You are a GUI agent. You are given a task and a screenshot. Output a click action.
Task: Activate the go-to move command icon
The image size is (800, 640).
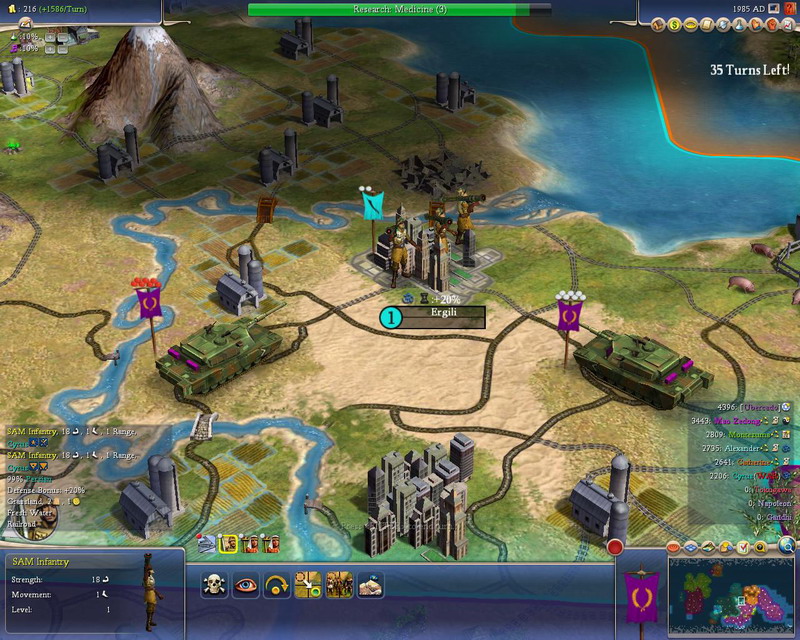pos(307,586)
